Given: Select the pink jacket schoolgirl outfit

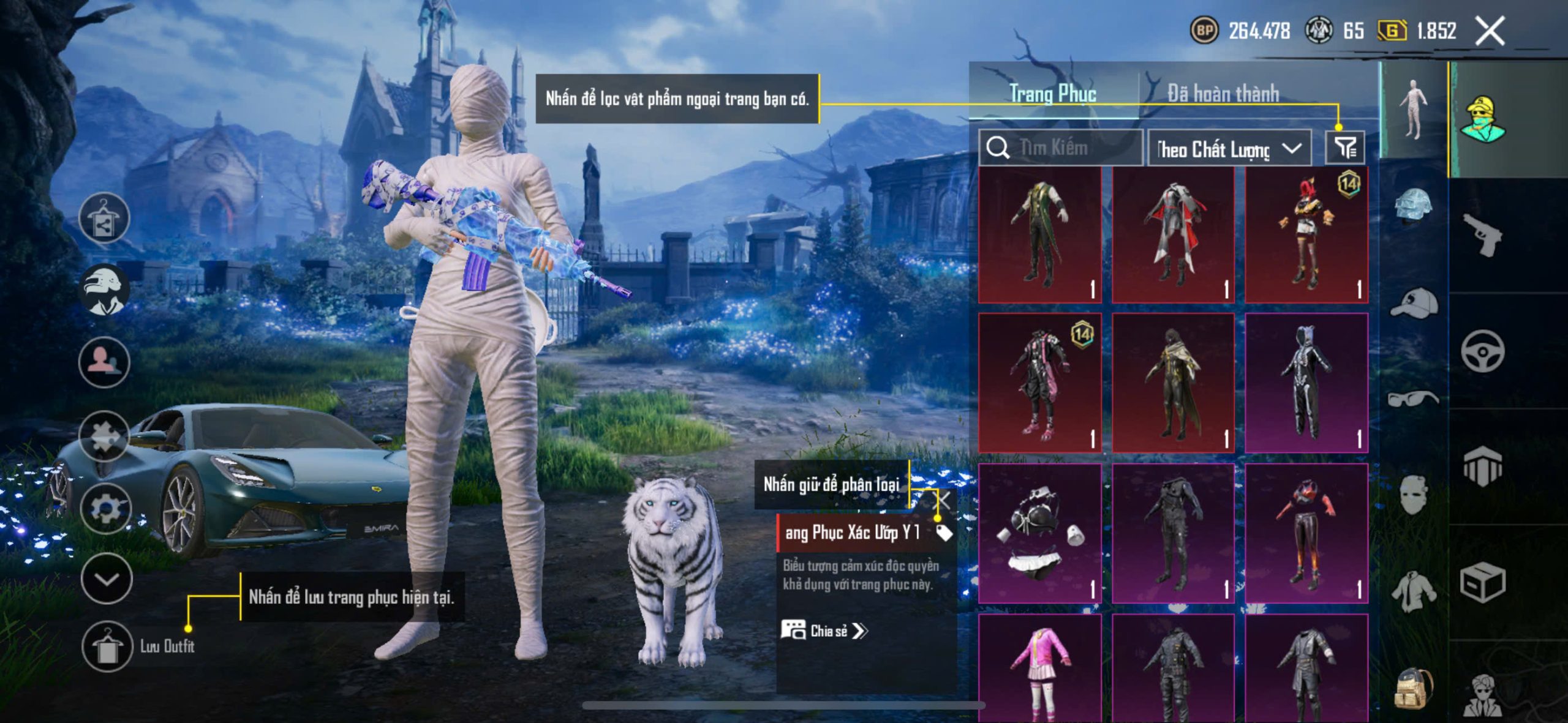Looking at the screenshot, I should 1039,667.
